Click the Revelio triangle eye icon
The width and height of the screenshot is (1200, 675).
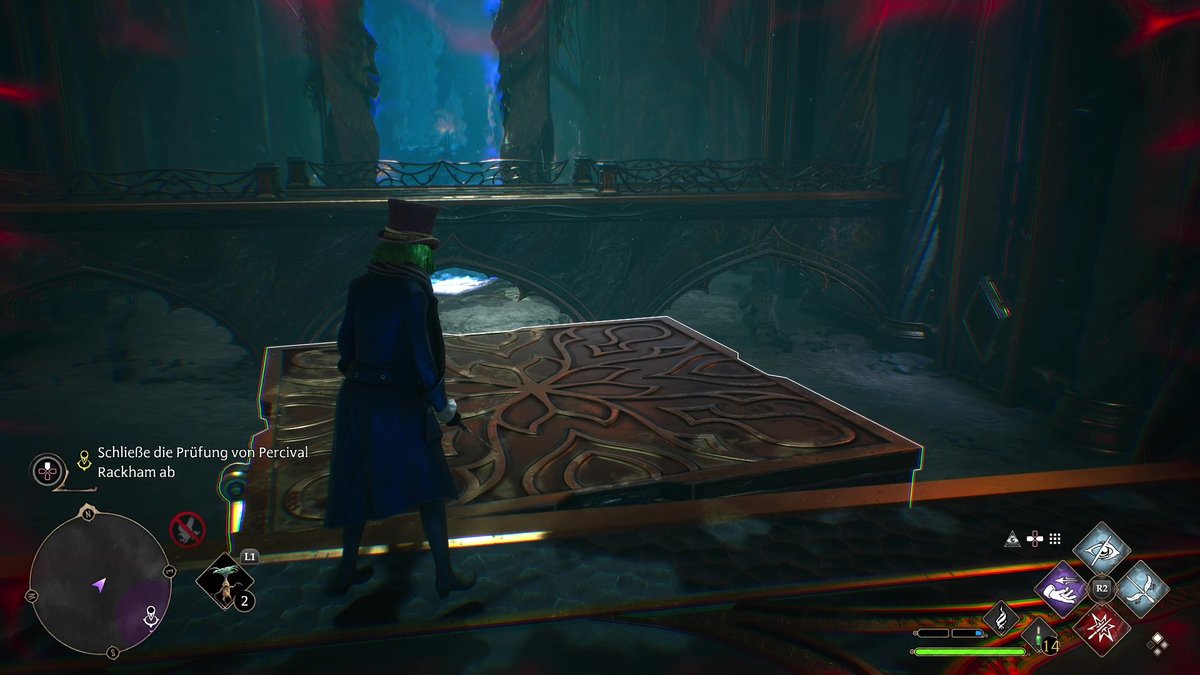(1012, 538)
